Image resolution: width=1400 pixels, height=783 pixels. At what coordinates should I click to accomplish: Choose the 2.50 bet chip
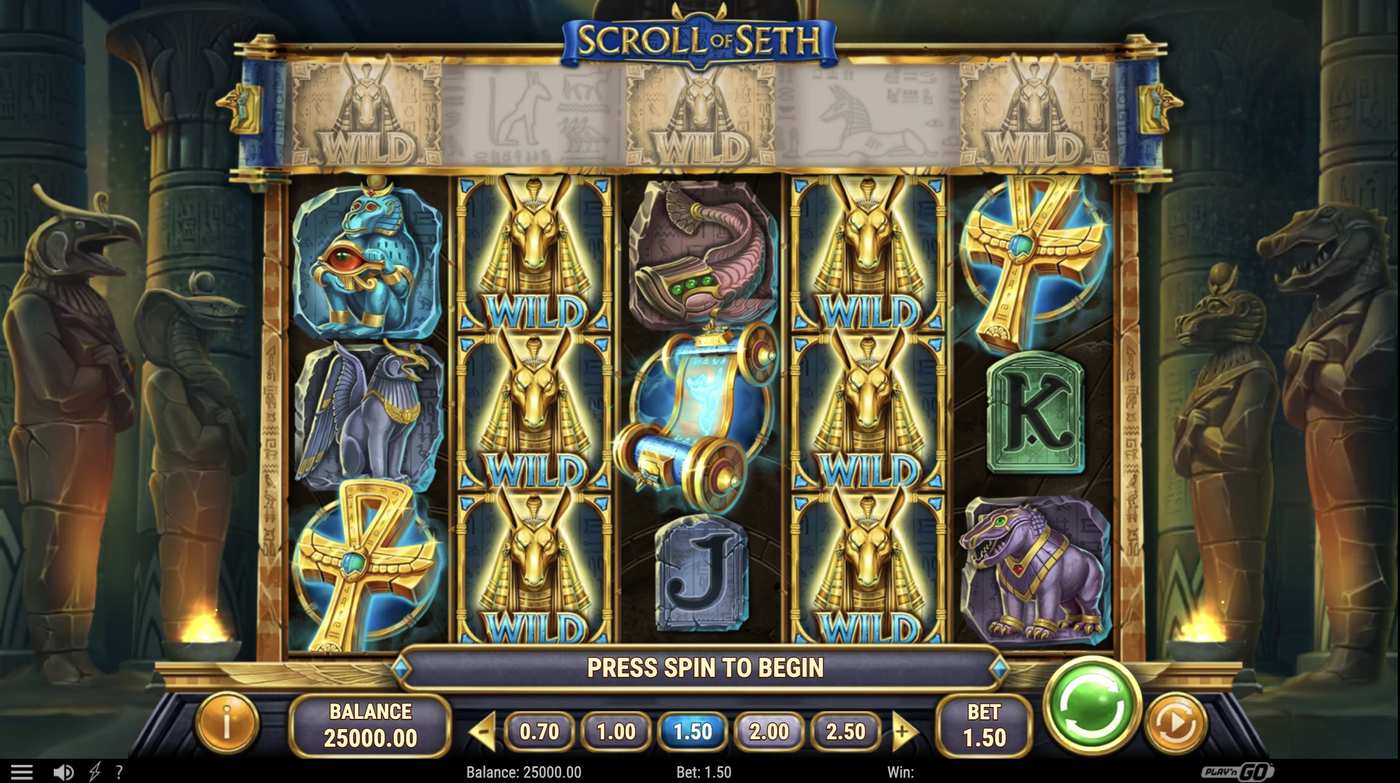[x=846, y=731]
